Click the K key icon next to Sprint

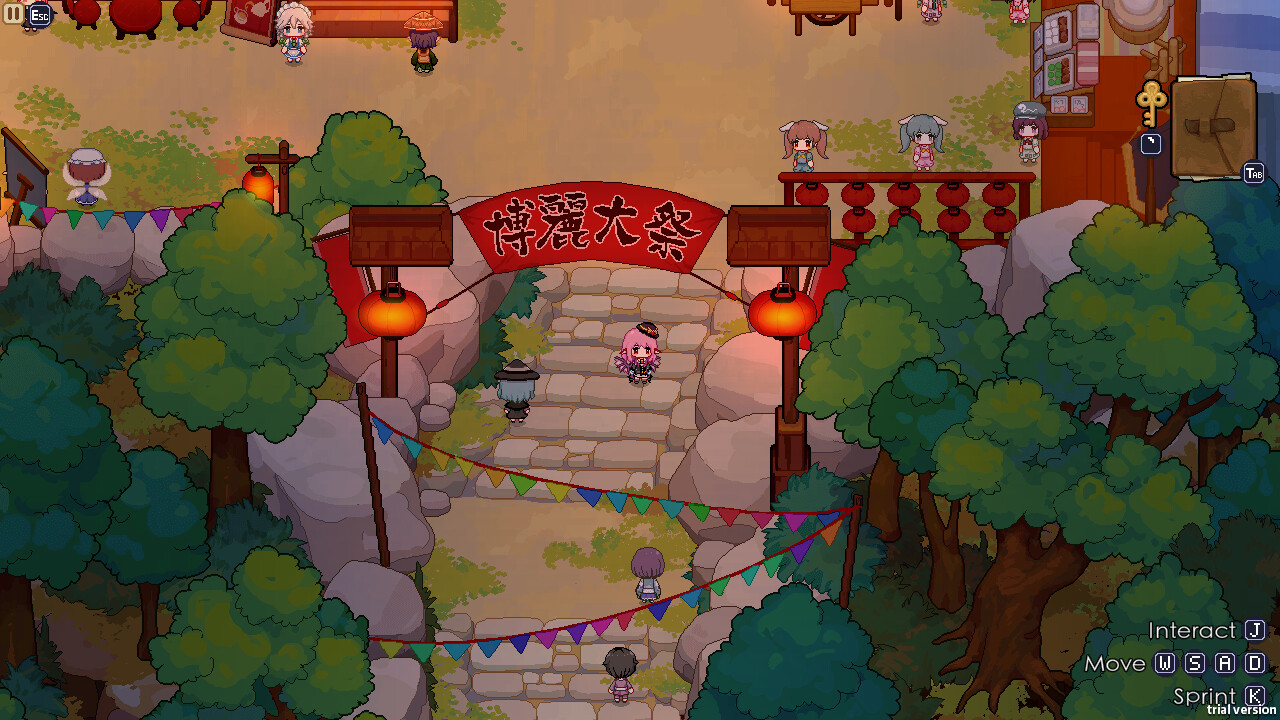click(1253, 694)
